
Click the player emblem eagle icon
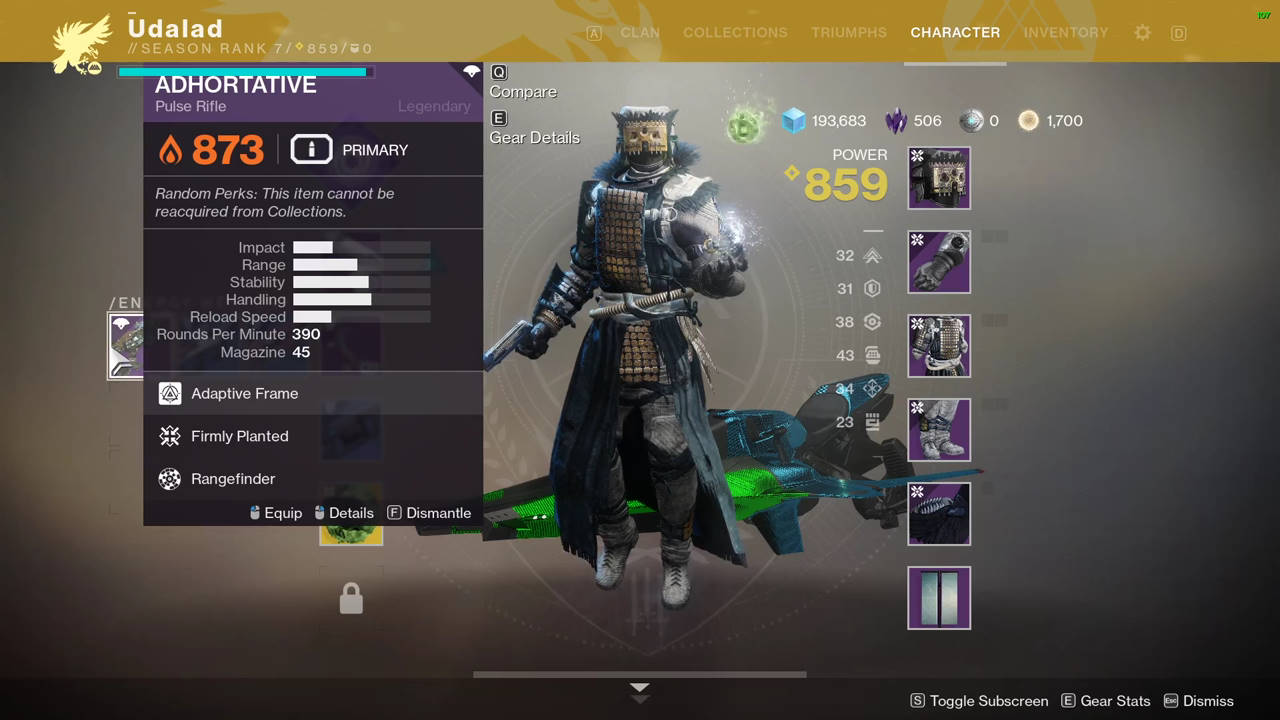tap(82, 44)
